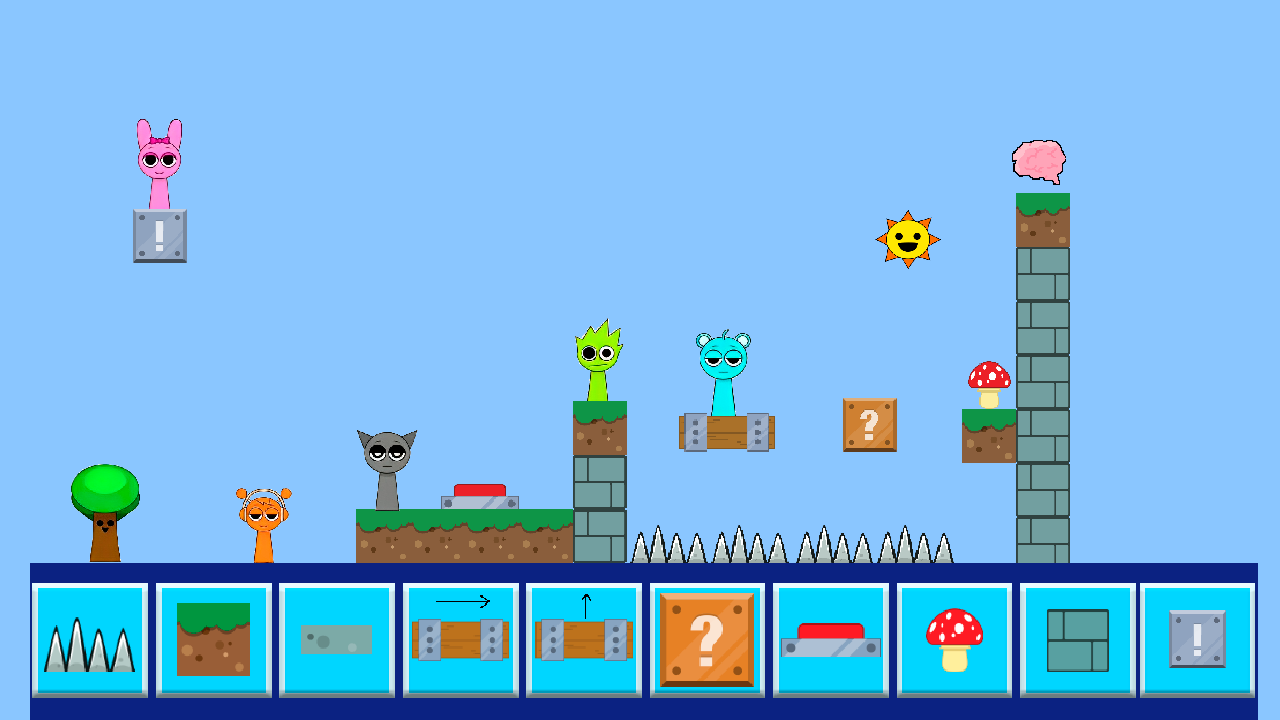
Task: Choose the vertical moving platform tool
Action: coord(584,640)
